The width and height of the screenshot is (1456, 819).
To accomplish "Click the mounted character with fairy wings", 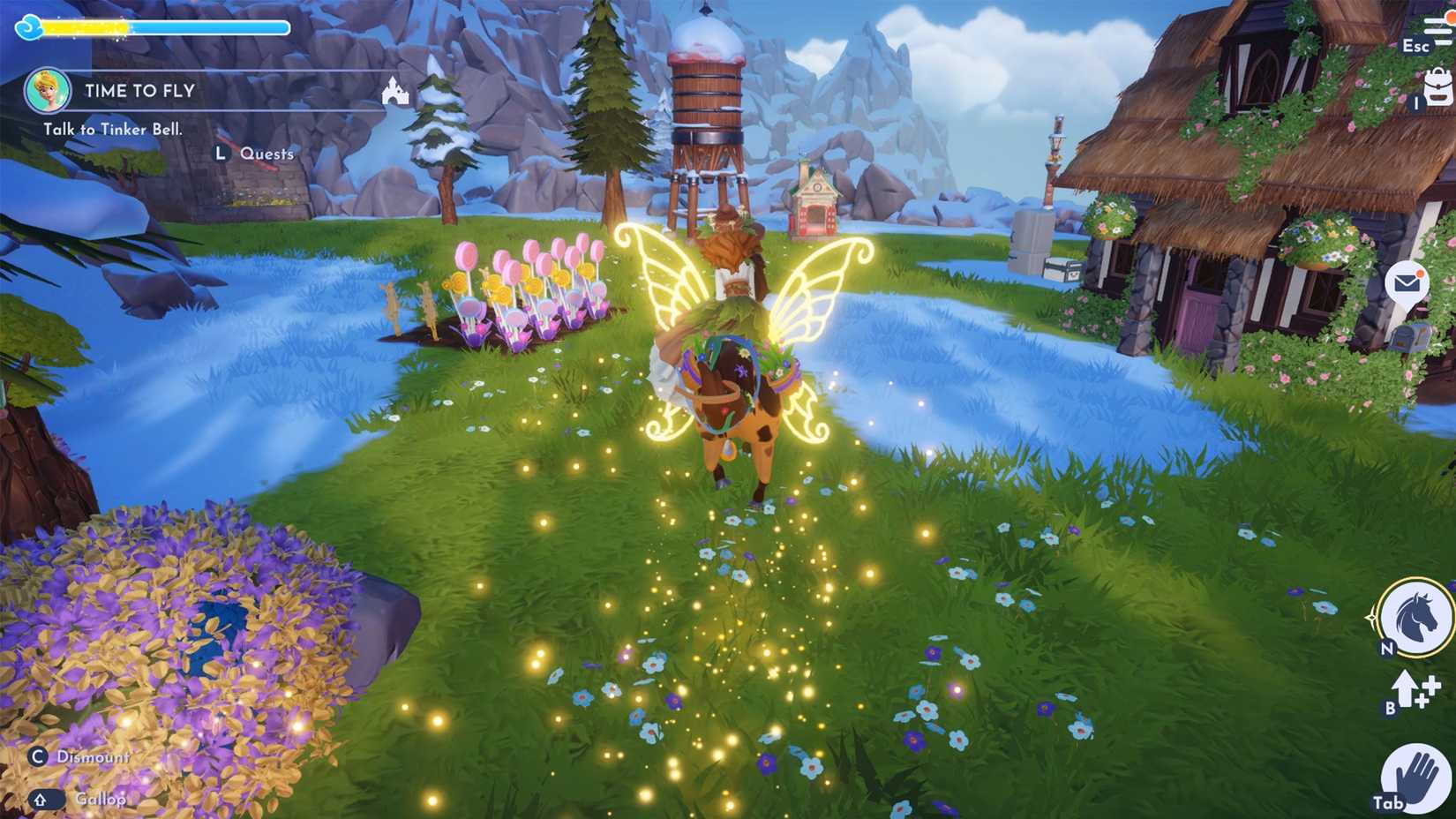I will 732,353.
